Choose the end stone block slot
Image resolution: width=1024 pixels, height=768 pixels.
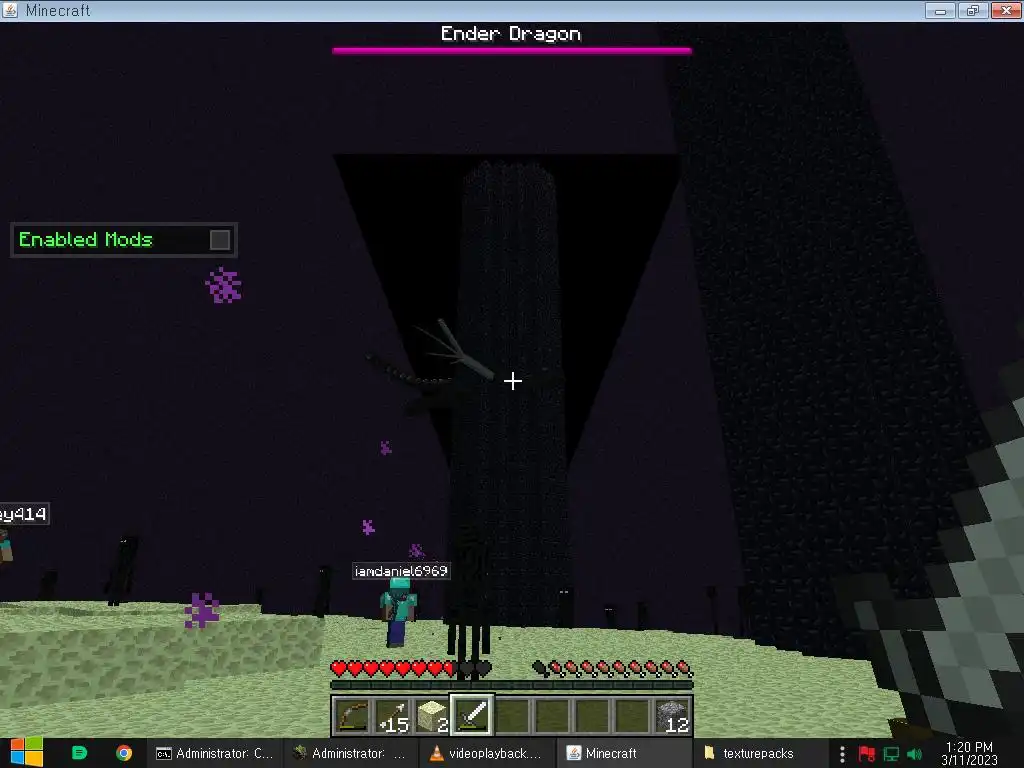(432, 716)
